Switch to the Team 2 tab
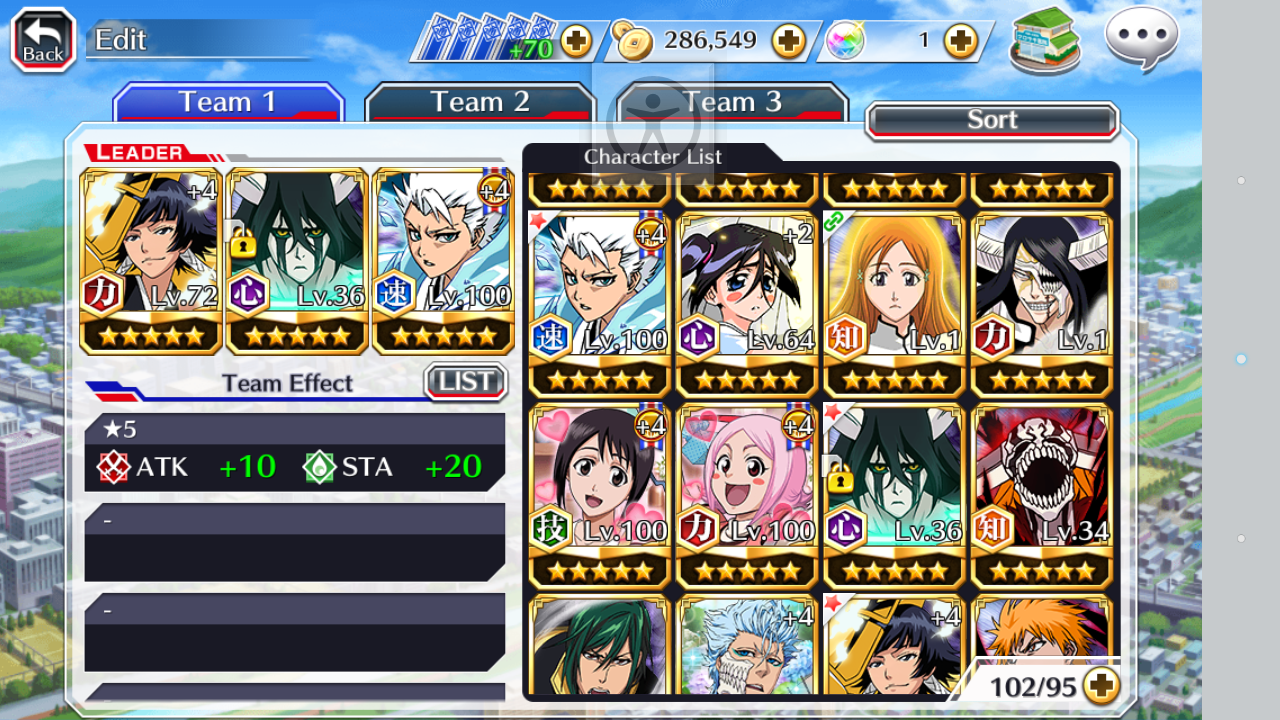Viewport: 1280px width, 720px height. point(480,102)
